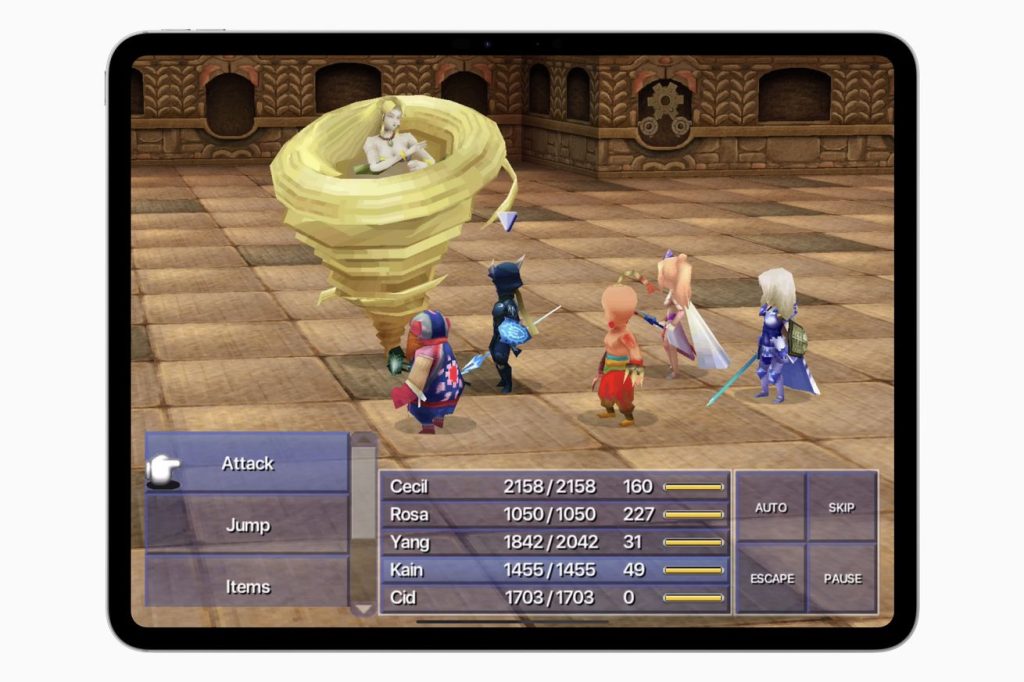Select Rosa's party status row
This screenshot has height=682, width=1024.
[x=555, y=514]
